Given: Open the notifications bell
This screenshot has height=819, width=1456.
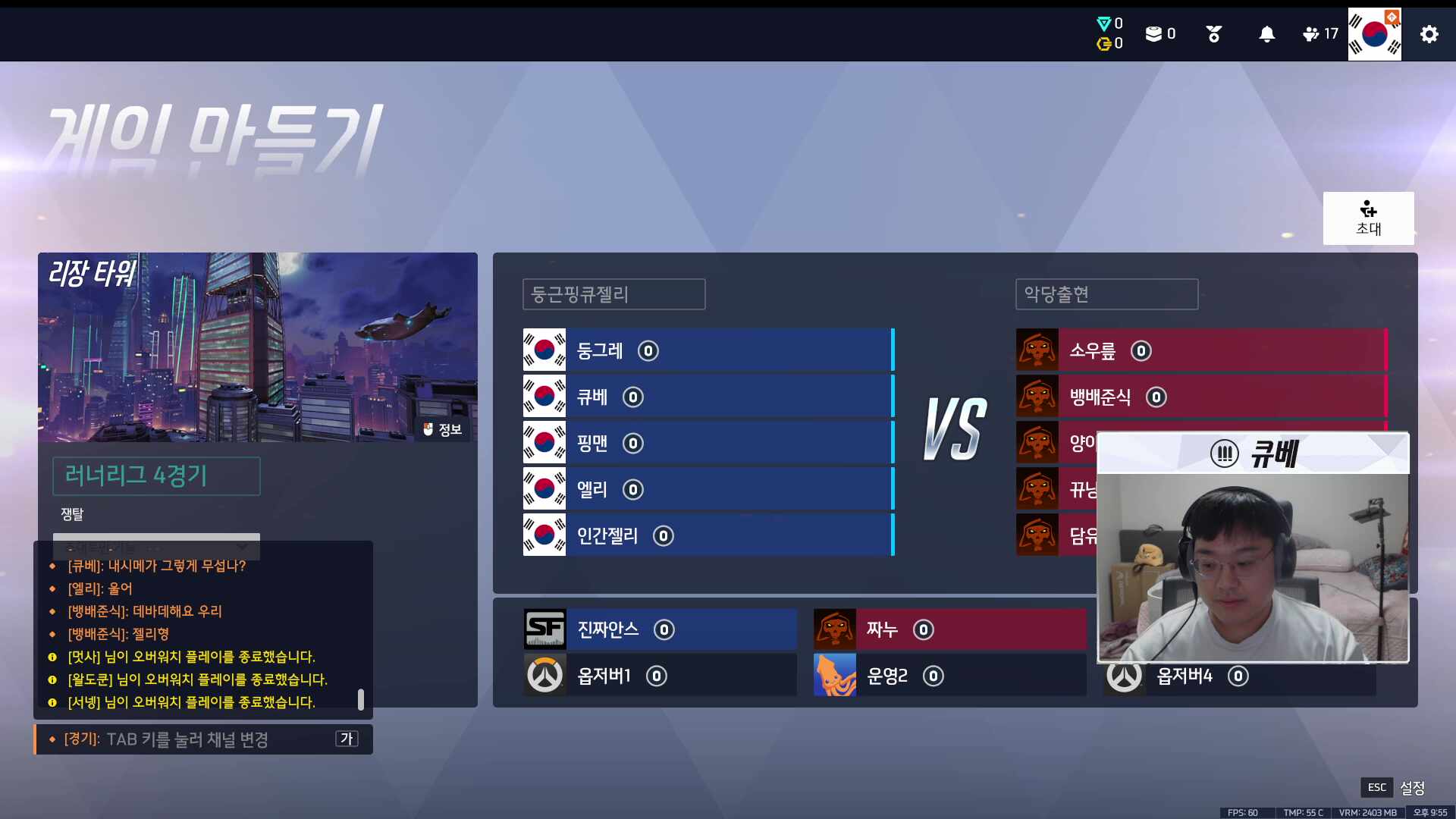Looking at the screenshot, I should coord(1266,33).
